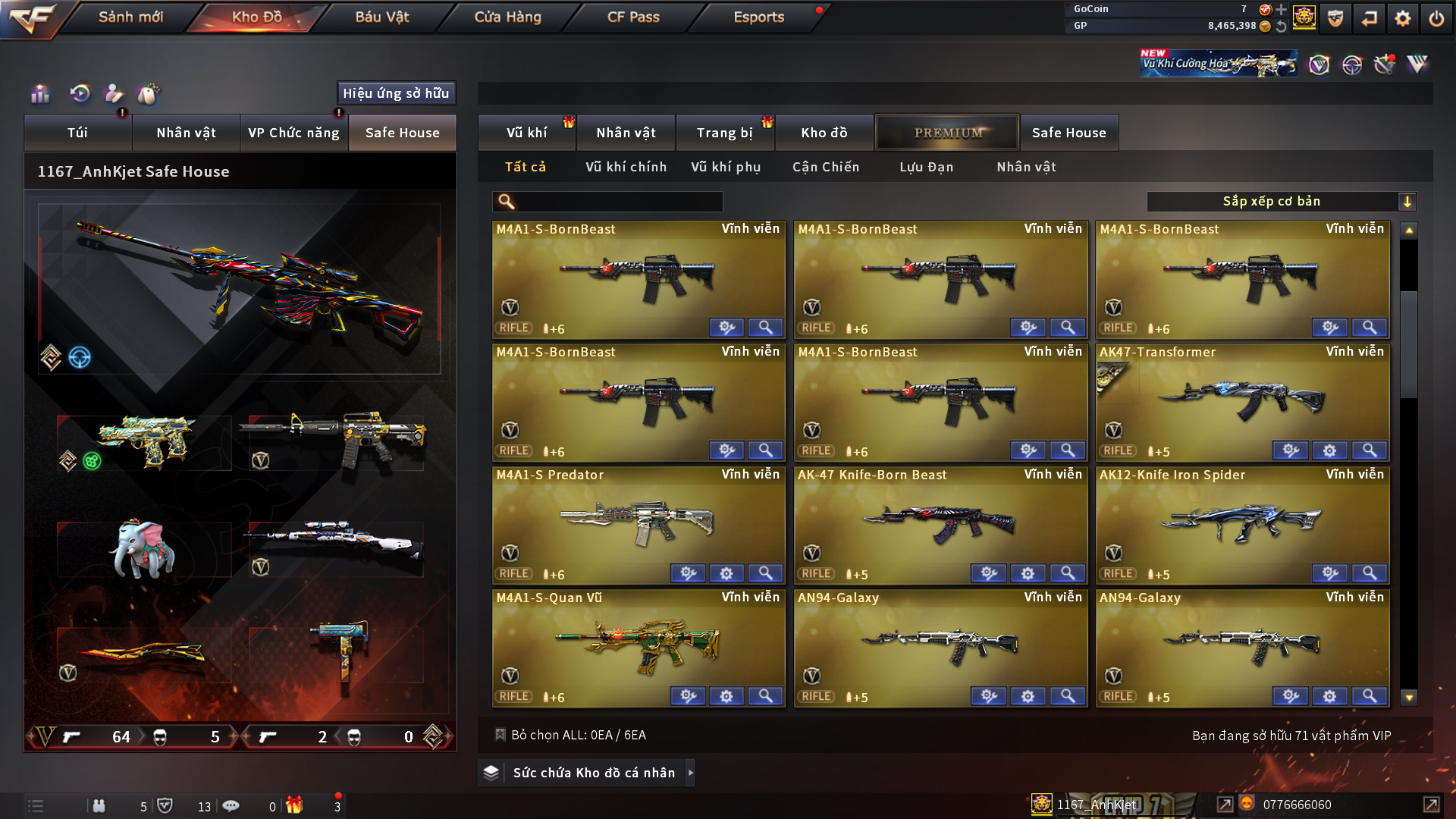Open the Esports section
The height and width of the screenshot is (819, 1456).
point(758,17)
